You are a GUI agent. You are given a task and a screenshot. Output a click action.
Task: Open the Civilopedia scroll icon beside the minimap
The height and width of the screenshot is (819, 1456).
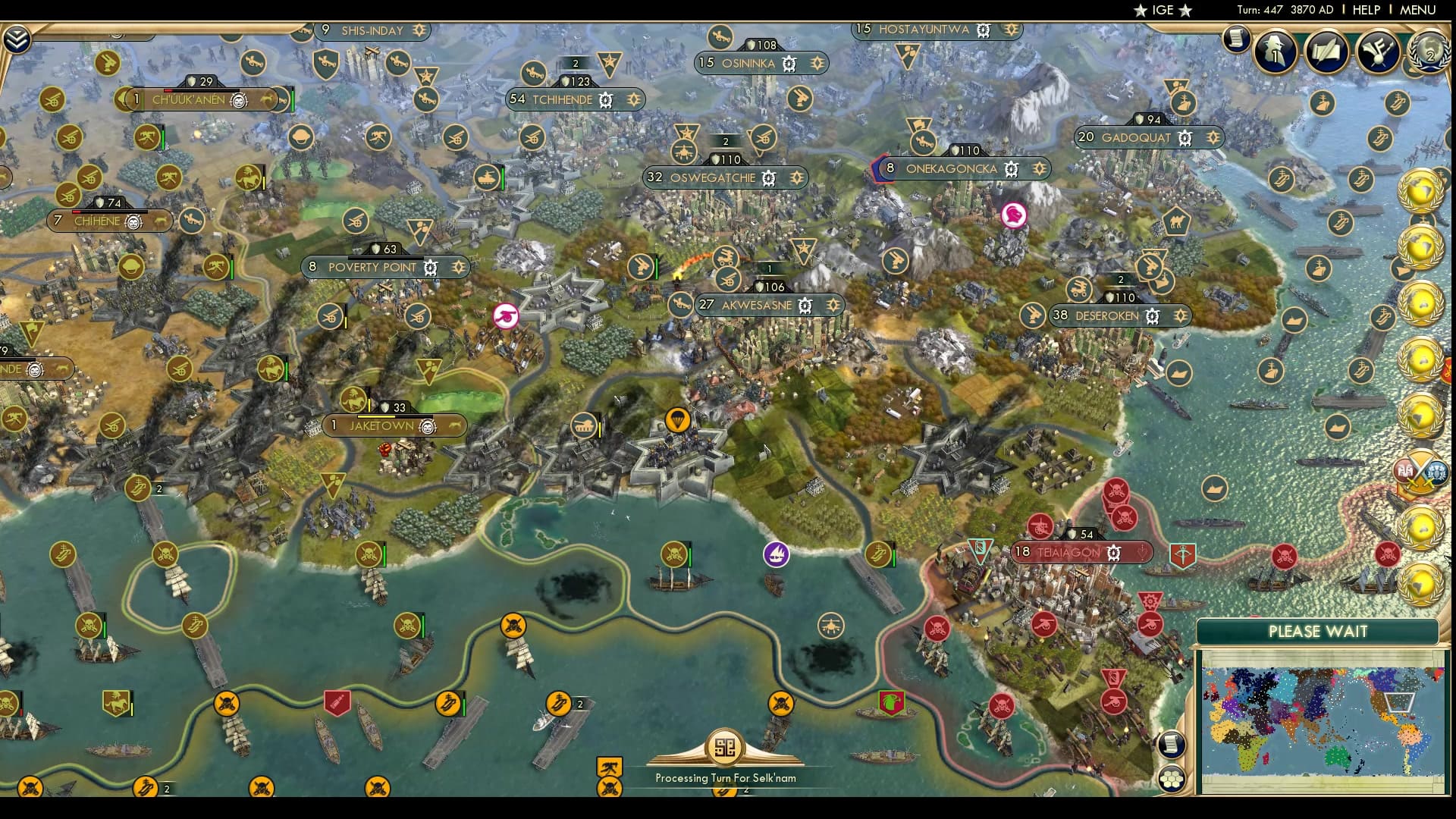1171,743
